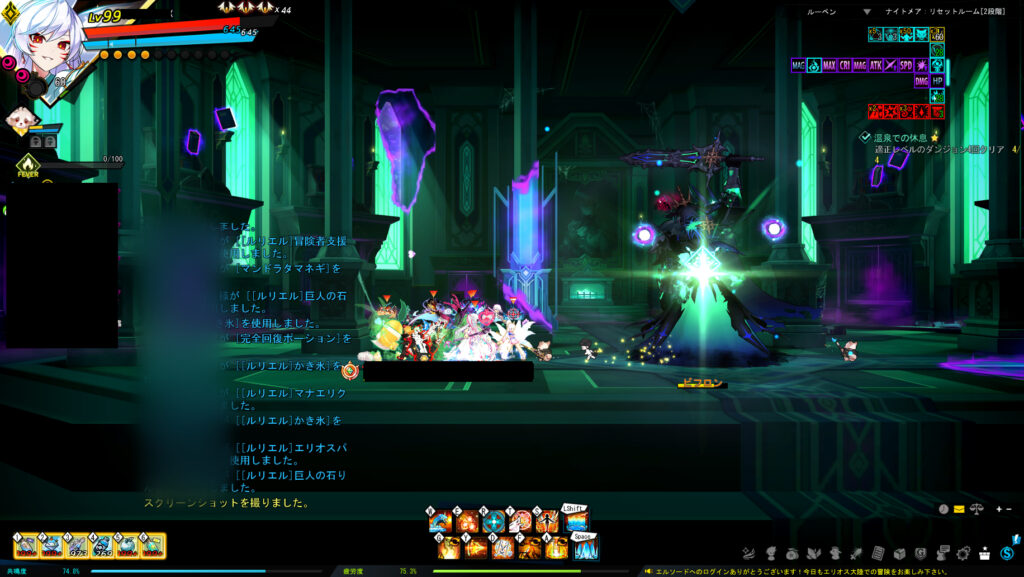Open the gift box event icon
1024x577 pixels.
986,553
